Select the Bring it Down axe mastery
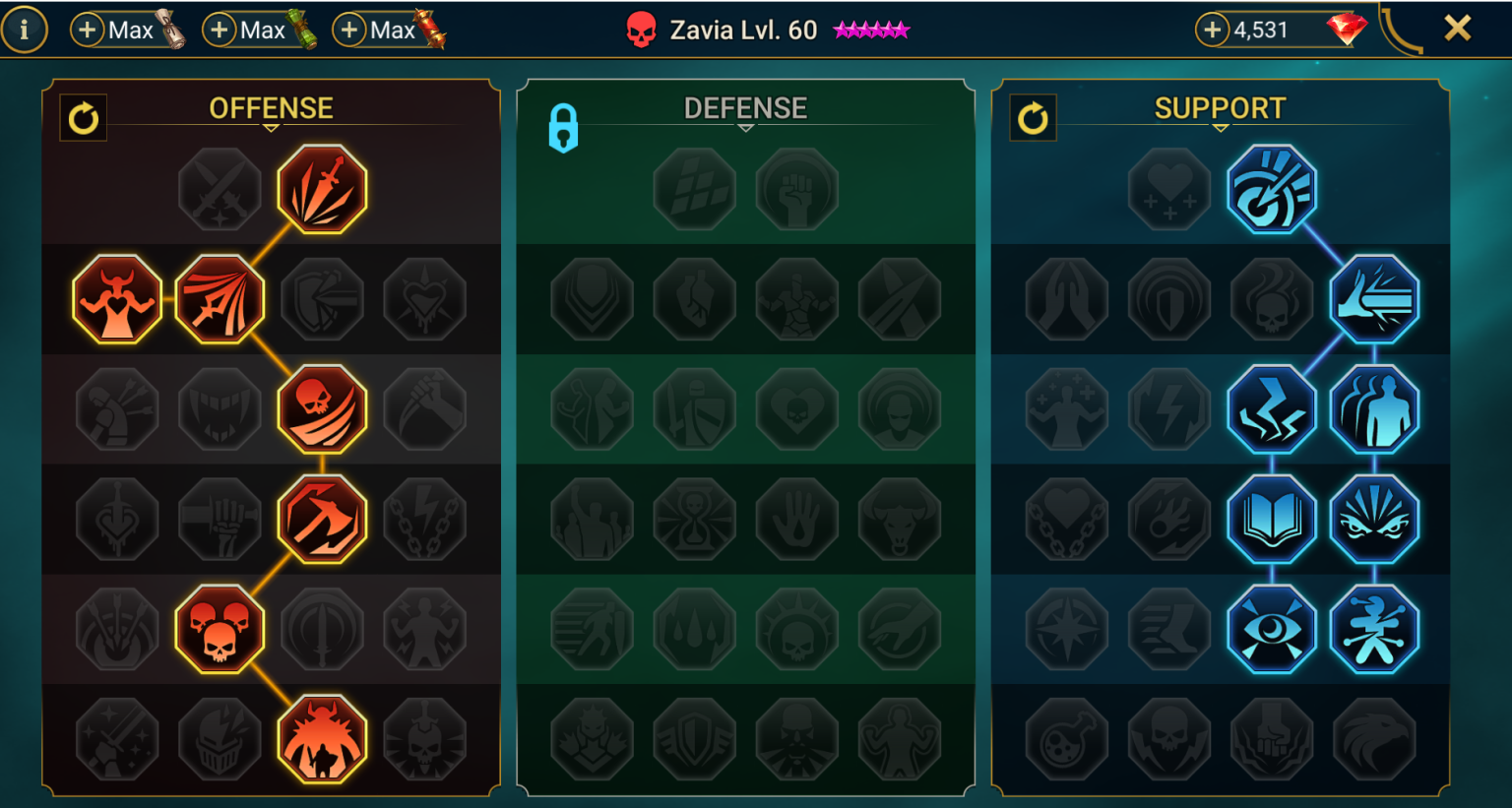 pos(322,521)
